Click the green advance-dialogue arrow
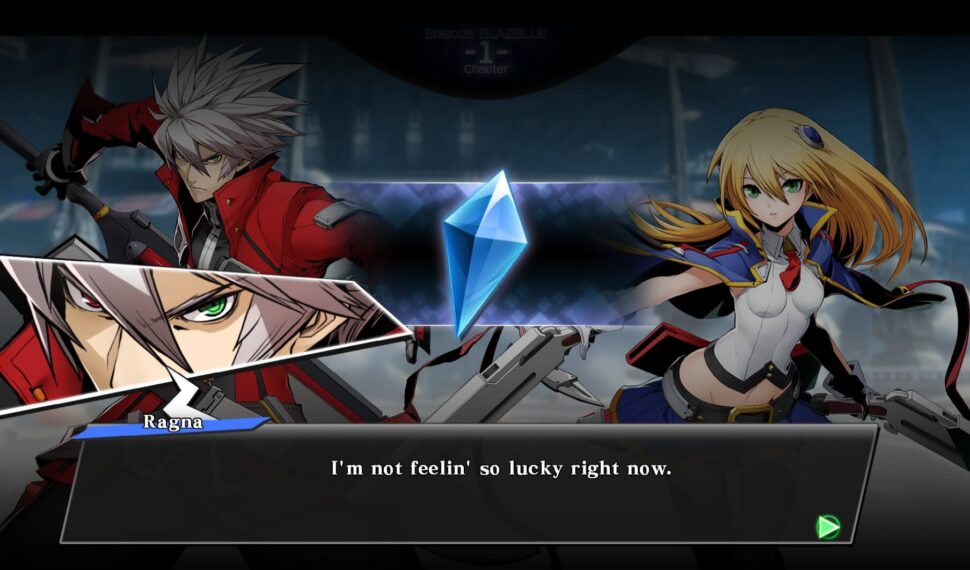Viewport: 970px width, 570px height. click(828, 526)
